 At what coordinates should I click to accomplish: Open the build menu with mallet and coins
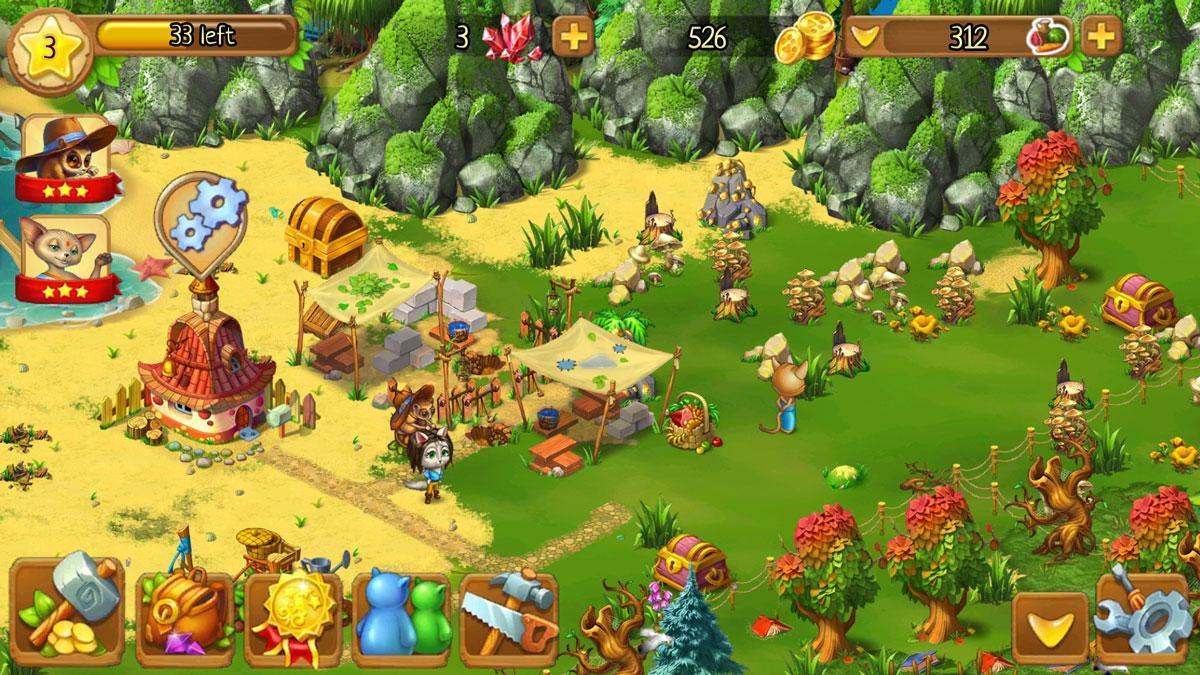[x=67, y=612]
